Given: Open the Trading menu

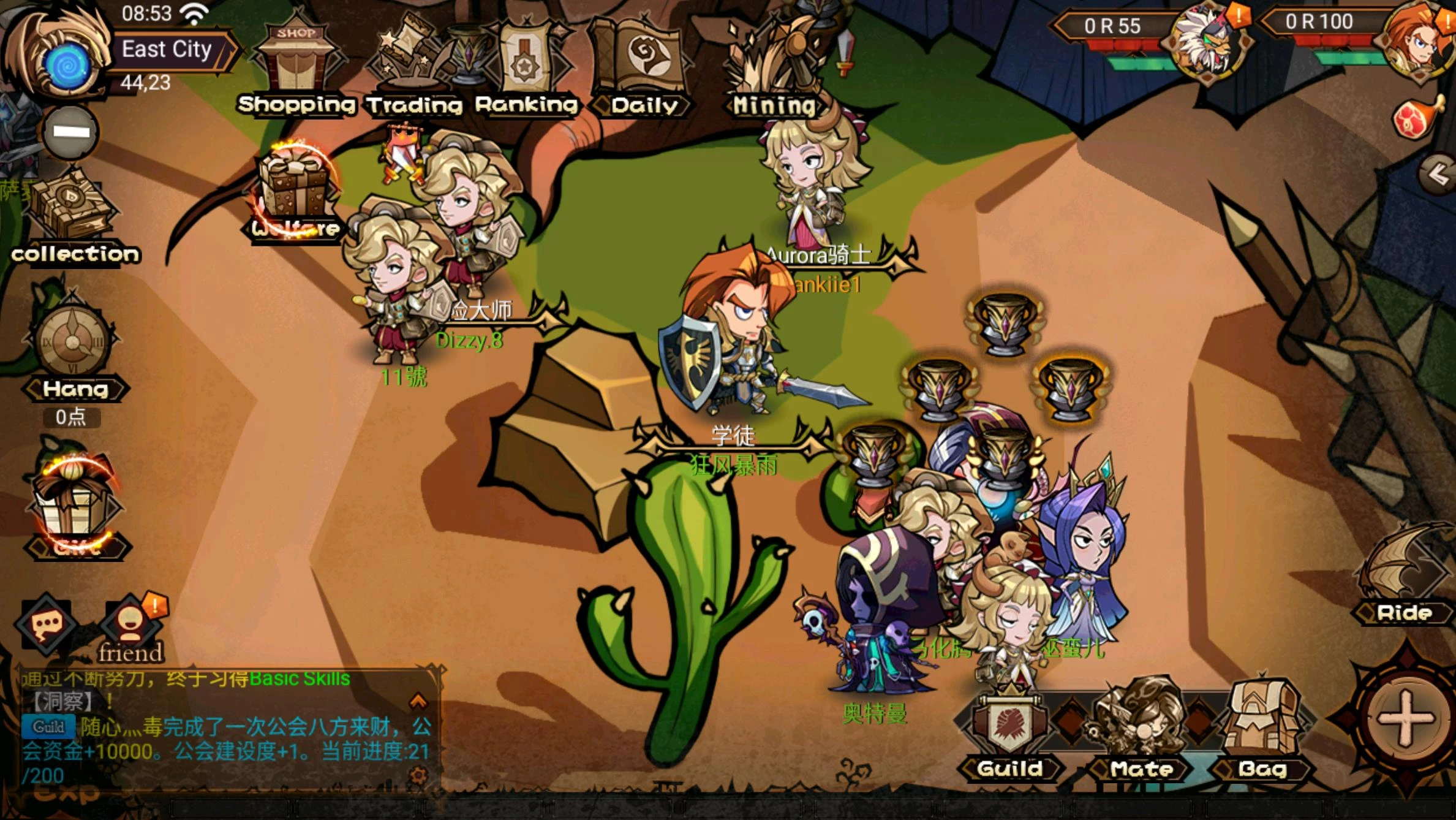Looking at the screenshot, I should pyautogui.click(x=414, y=69).
